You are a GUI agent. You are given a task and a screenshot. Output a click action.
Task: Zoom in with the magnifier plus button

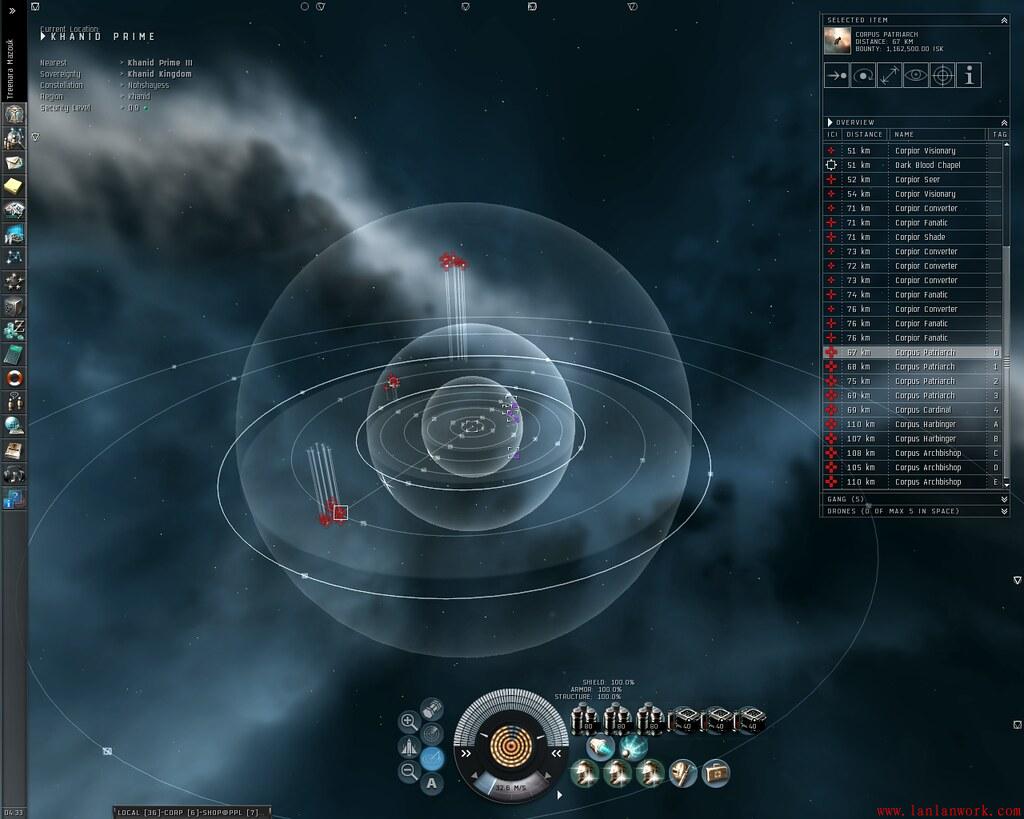[x=409, y=721]
